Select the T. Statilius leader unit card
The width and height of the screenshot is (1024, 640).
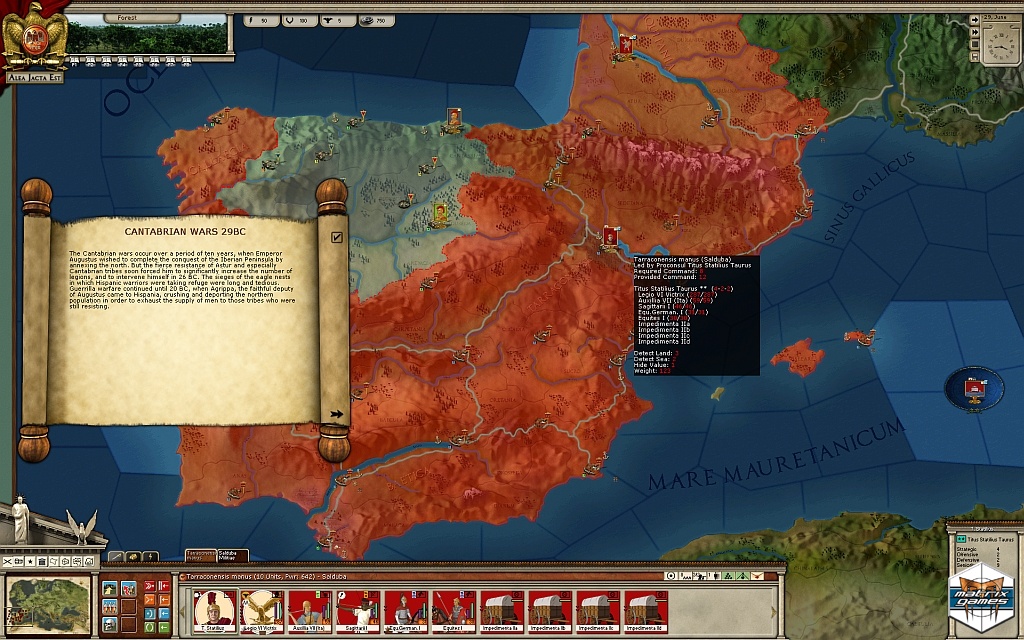point(215,609)
